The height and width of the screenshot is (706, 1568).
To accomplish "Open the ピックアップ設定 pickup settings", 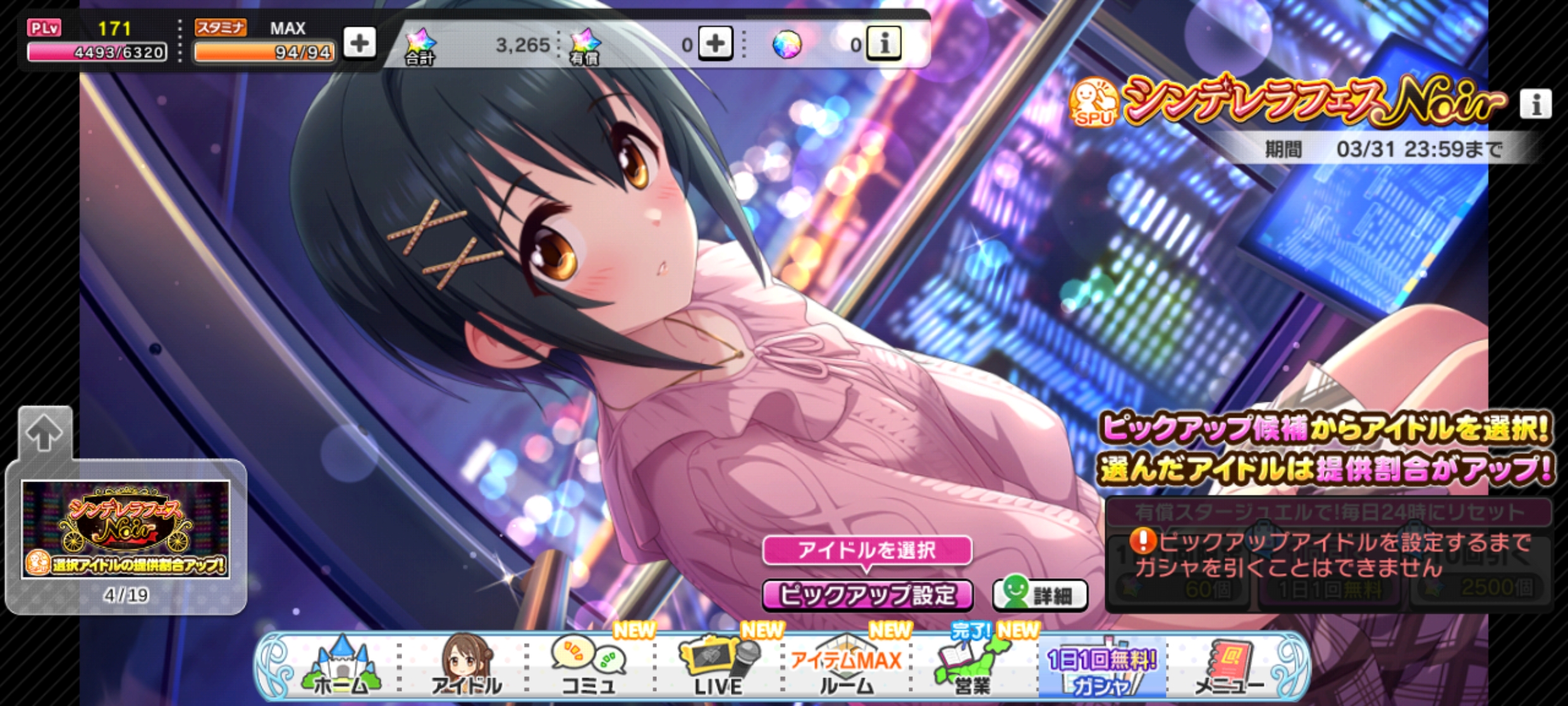I will (x=867, y=595).
